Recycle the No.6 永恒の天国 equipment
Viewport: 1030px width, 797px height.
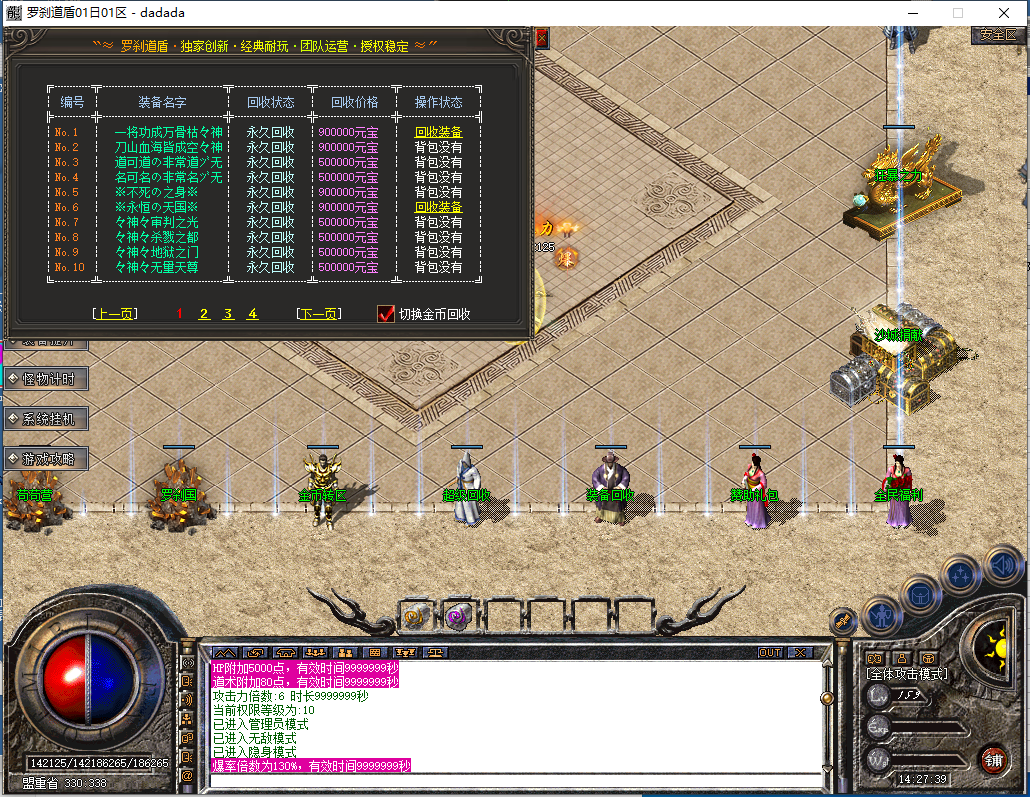point(438,207)
